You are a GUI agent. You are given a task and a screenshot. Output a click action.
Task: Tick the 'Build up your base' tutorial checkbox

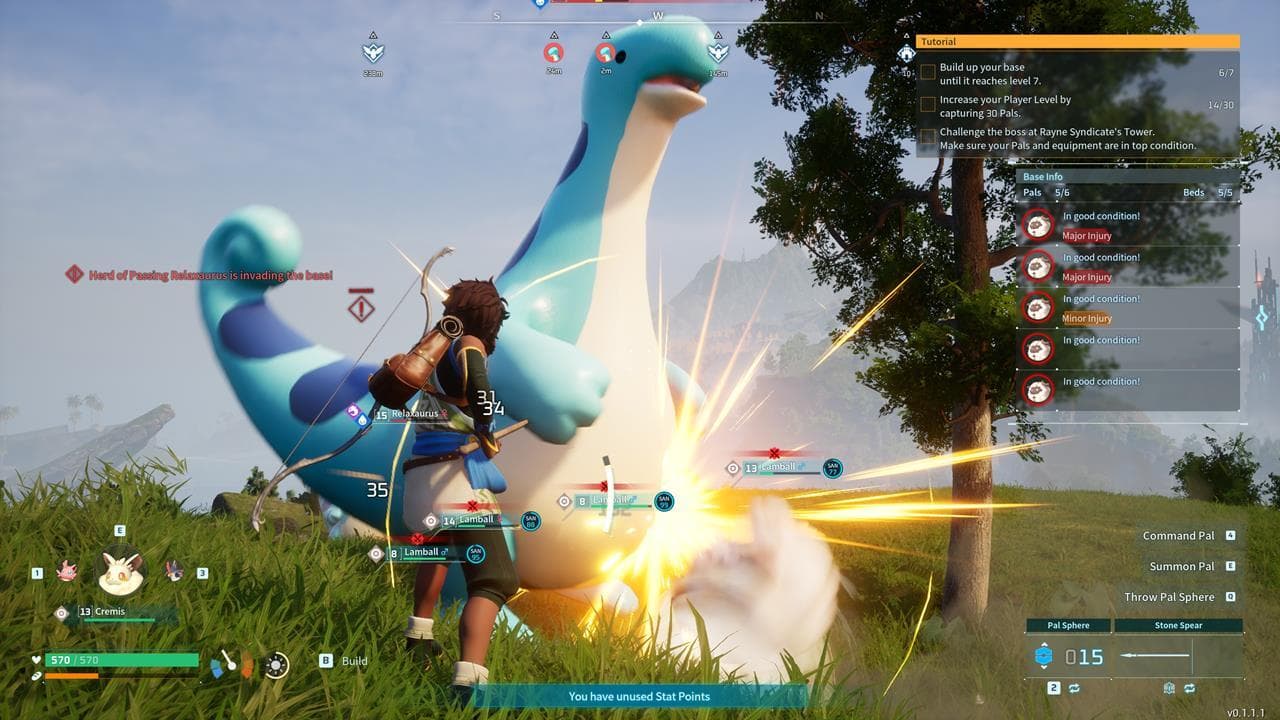pos(928,73)
